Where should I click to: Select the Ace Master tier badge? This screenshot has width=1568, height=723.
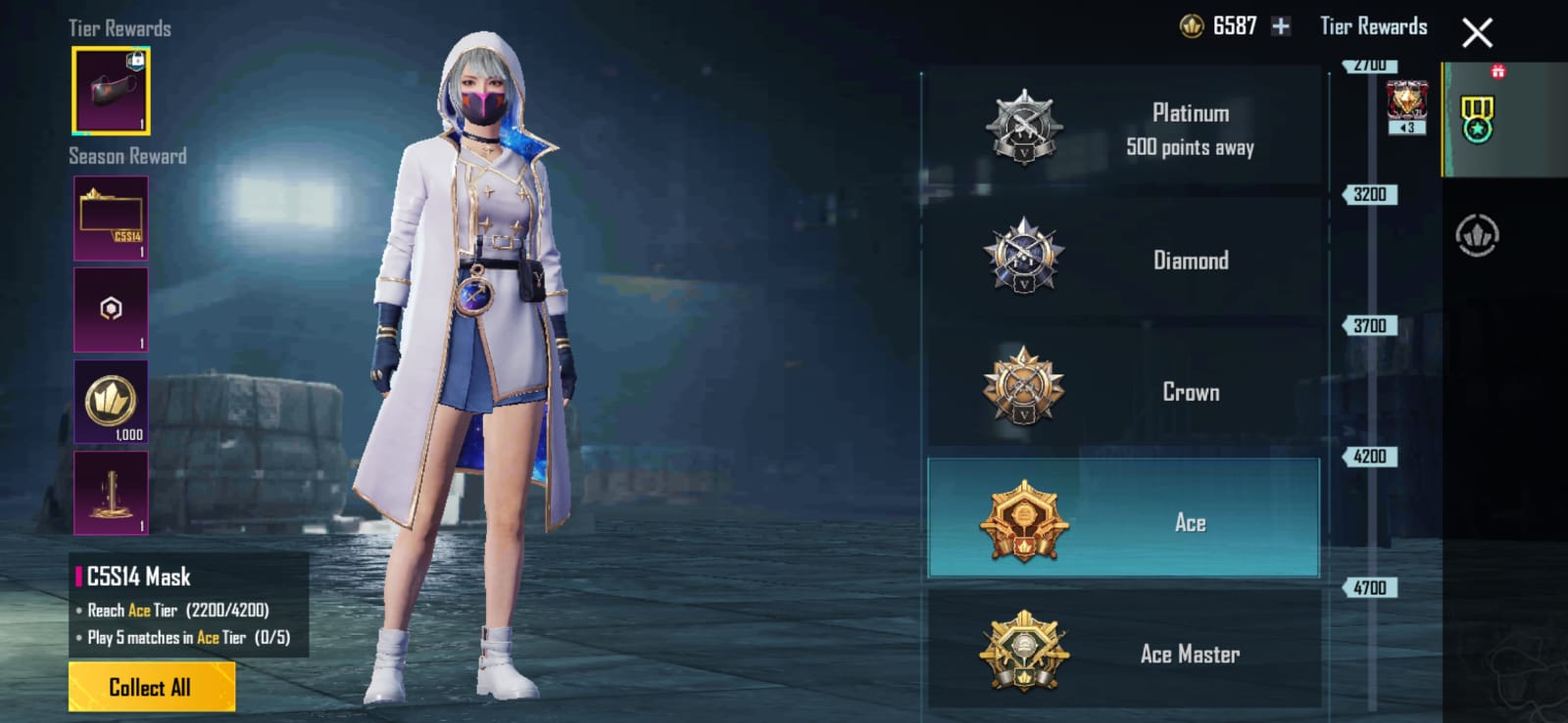(1023, 651)
